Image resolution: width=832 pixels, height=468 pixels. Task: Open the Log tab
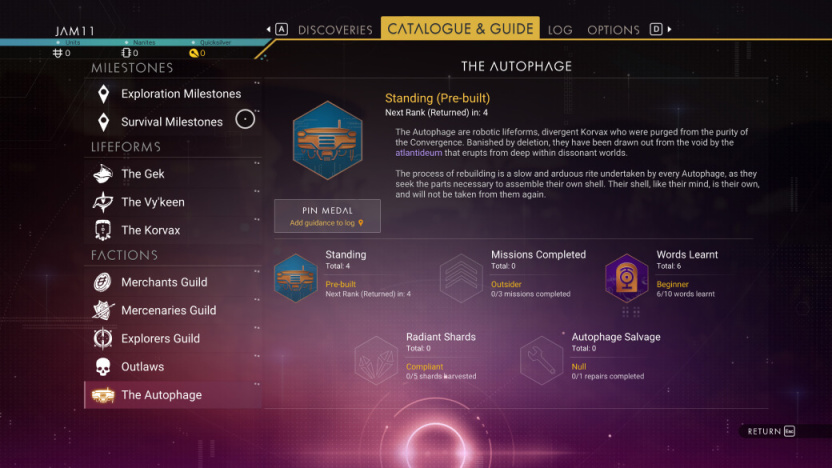point(560,30)
